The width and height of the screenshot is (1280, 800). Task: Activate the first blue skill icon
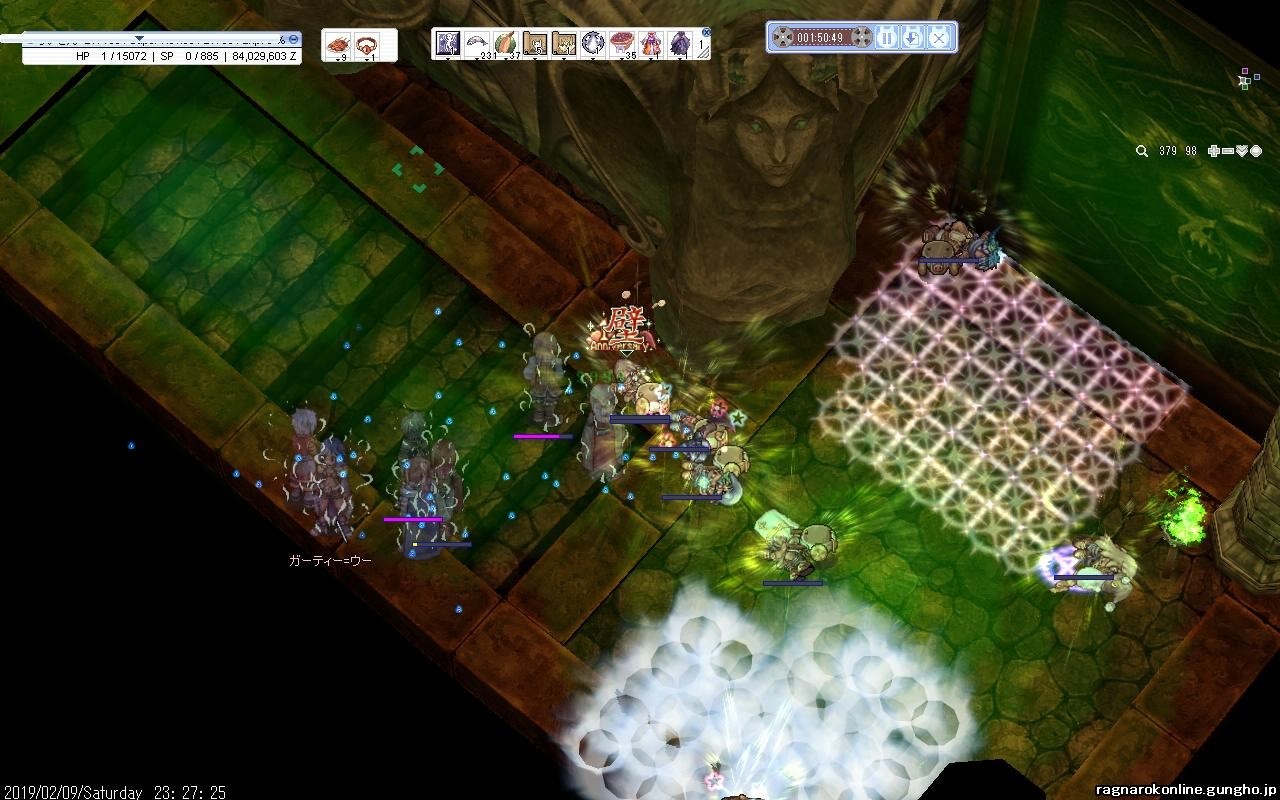coord(448,43)
